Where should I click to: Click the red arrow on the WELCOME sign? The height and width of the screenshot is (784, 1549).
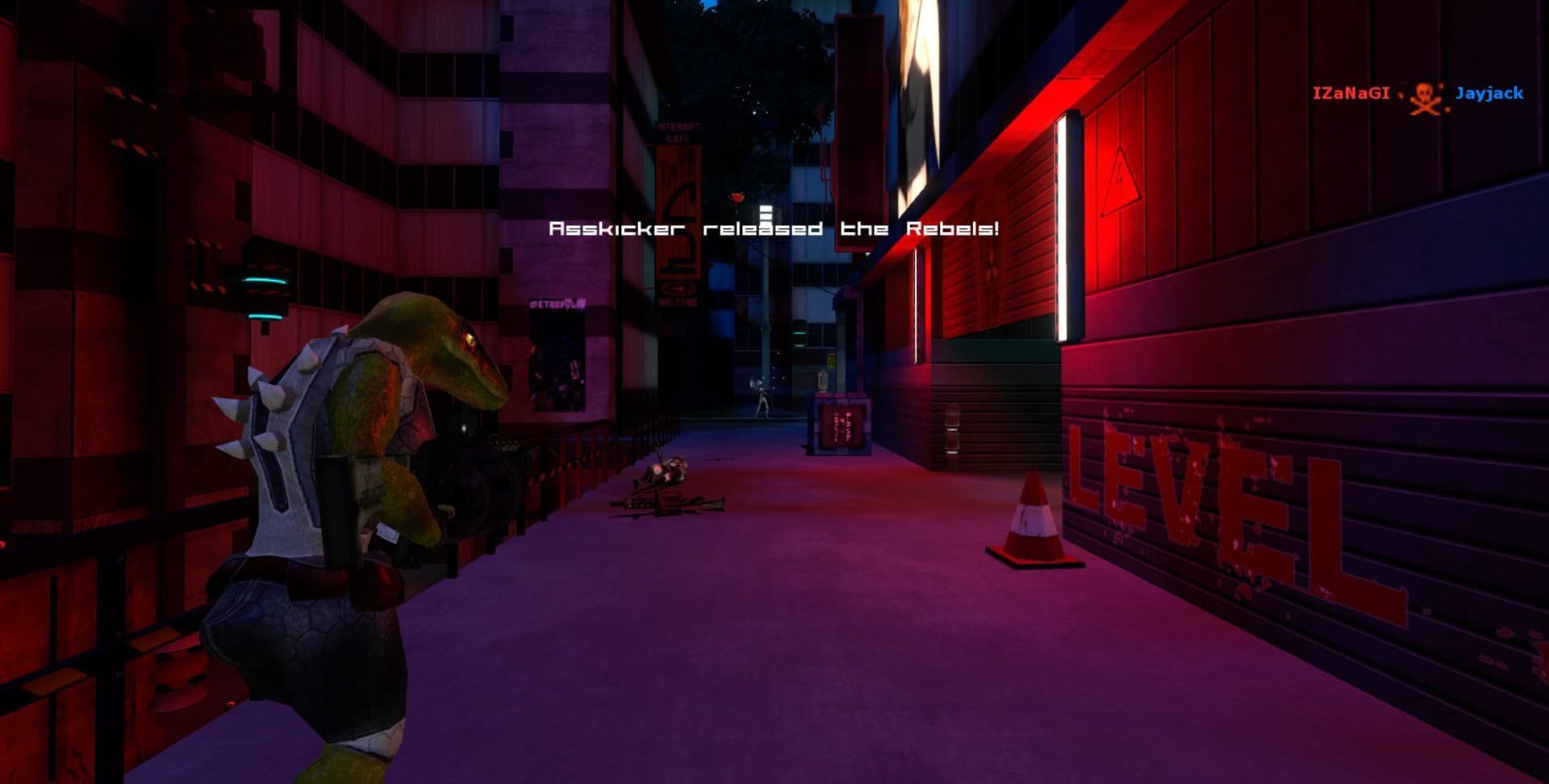coord(678,288)
